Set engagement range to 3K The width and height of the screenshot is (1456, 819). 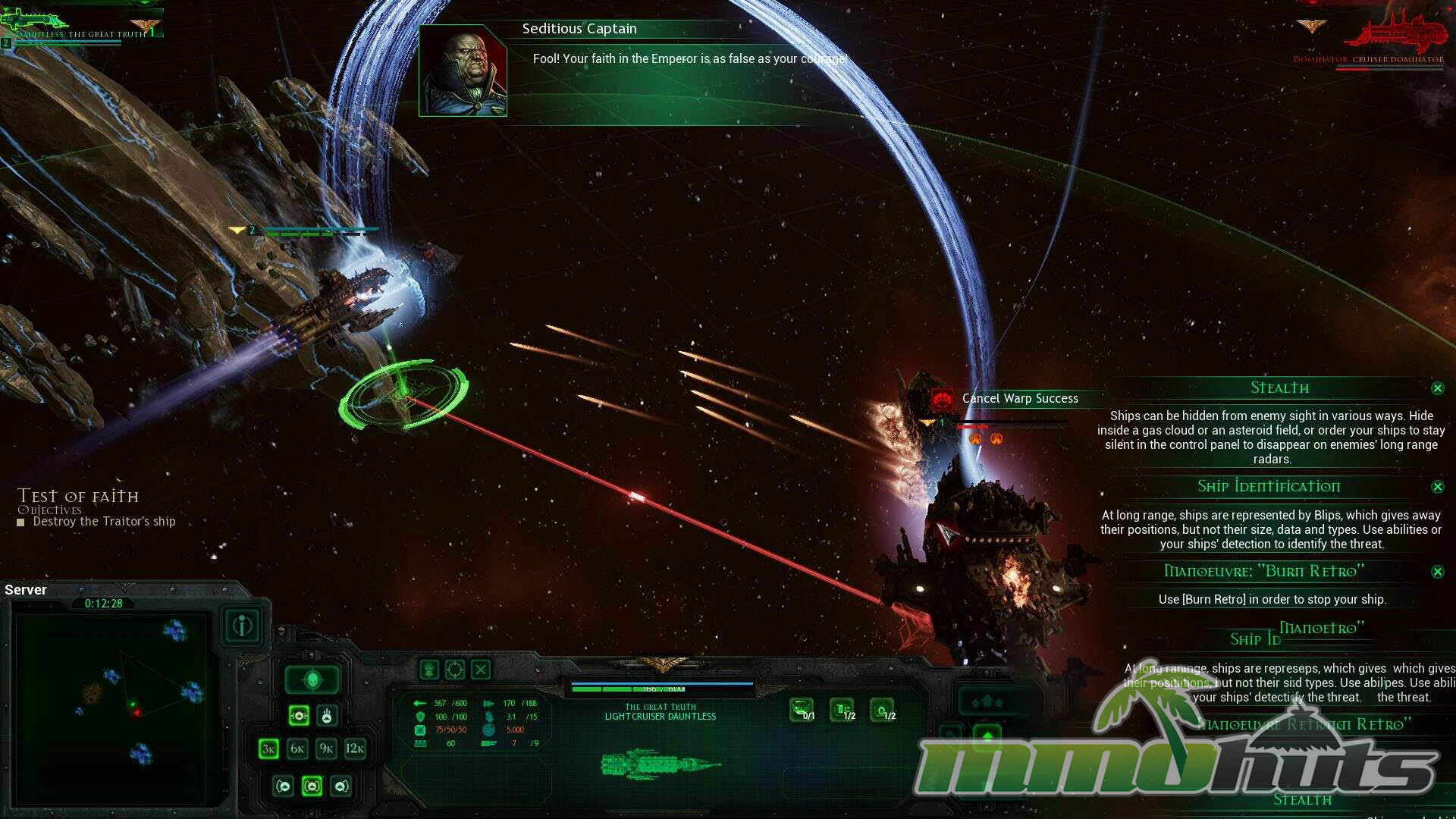(268, 749)
